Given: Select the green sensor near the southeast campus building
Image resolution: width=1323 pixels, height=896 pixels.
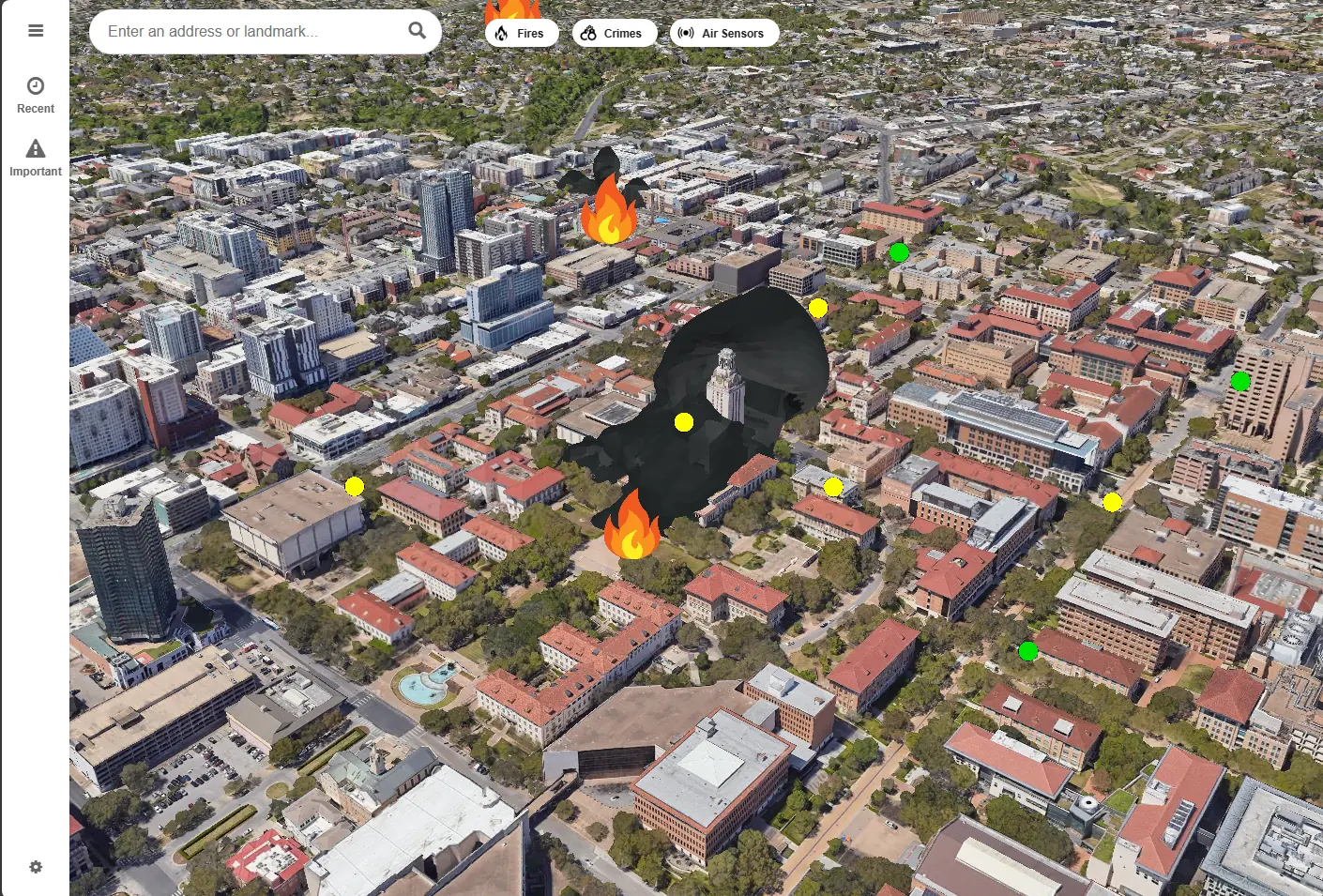Looking at the screenshot, I should (x=1027, y=651).
